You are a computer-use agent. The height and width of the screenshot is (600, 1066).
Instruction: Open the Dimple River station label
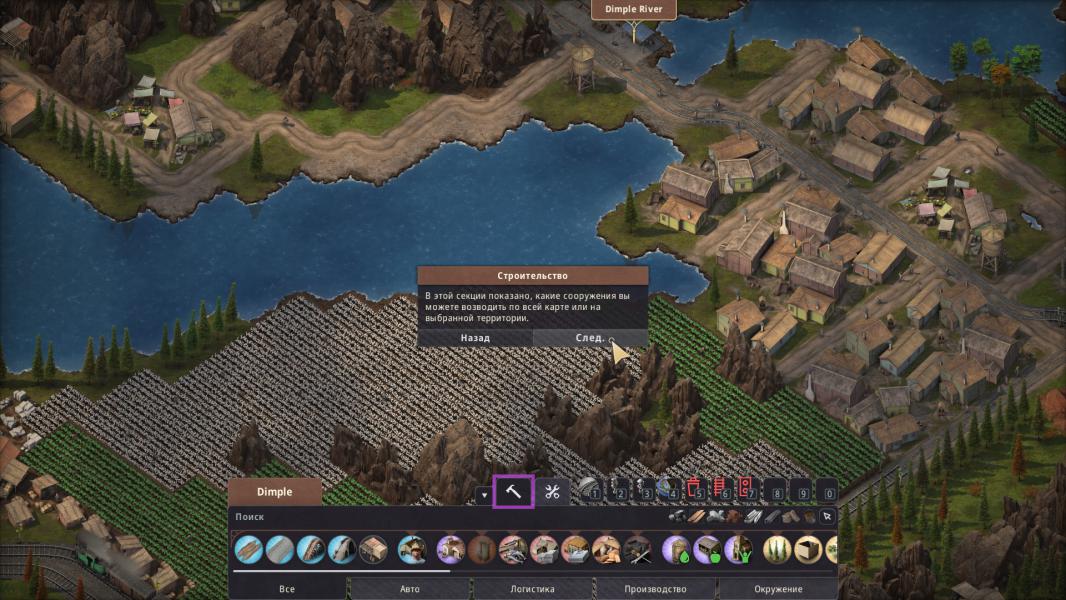pyautogui.click(x=634, y=10)
